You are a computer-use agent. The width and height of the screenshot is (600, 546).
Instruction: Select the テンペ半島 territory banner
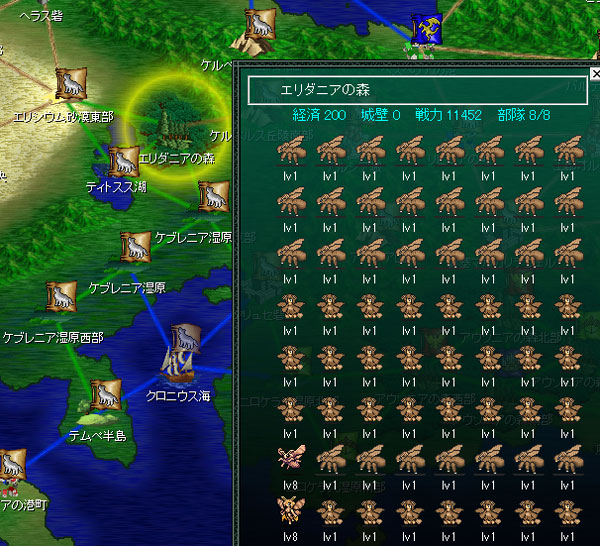point(104,396)
